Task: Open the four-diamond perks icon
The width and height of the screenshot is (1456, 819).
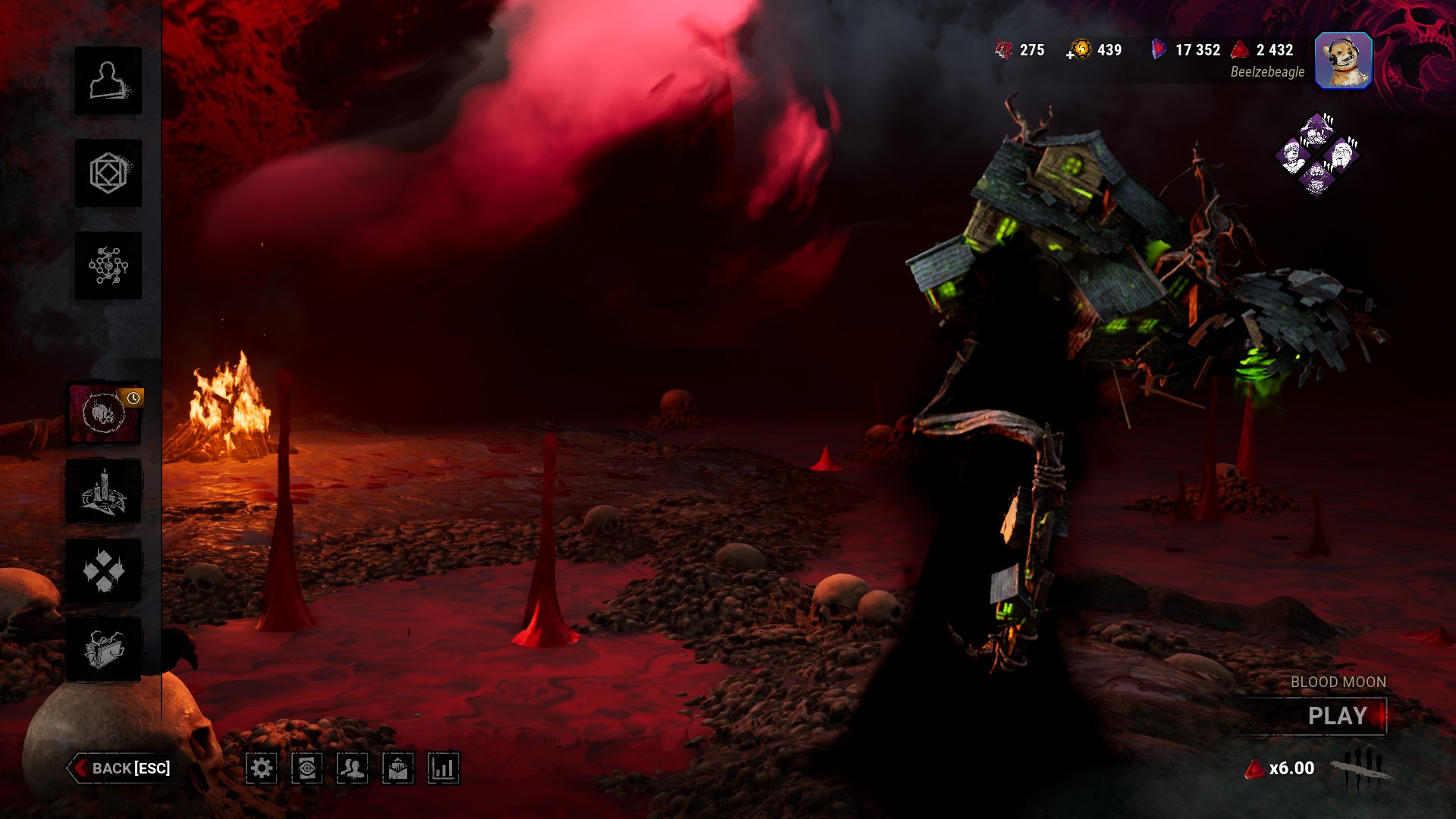Action: 105,570
